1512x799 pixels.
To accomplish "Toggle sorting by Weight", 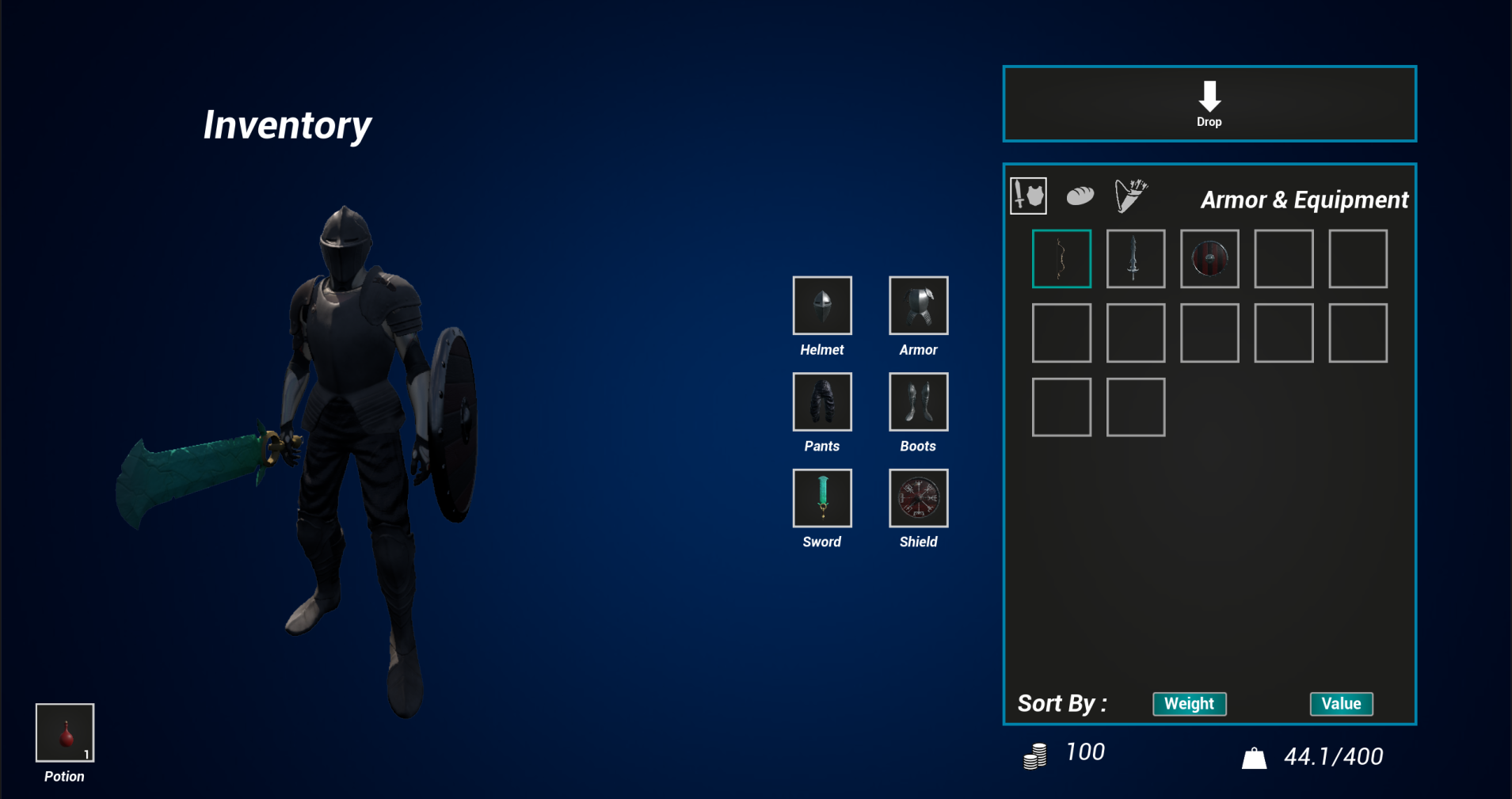I will 1189,703.
